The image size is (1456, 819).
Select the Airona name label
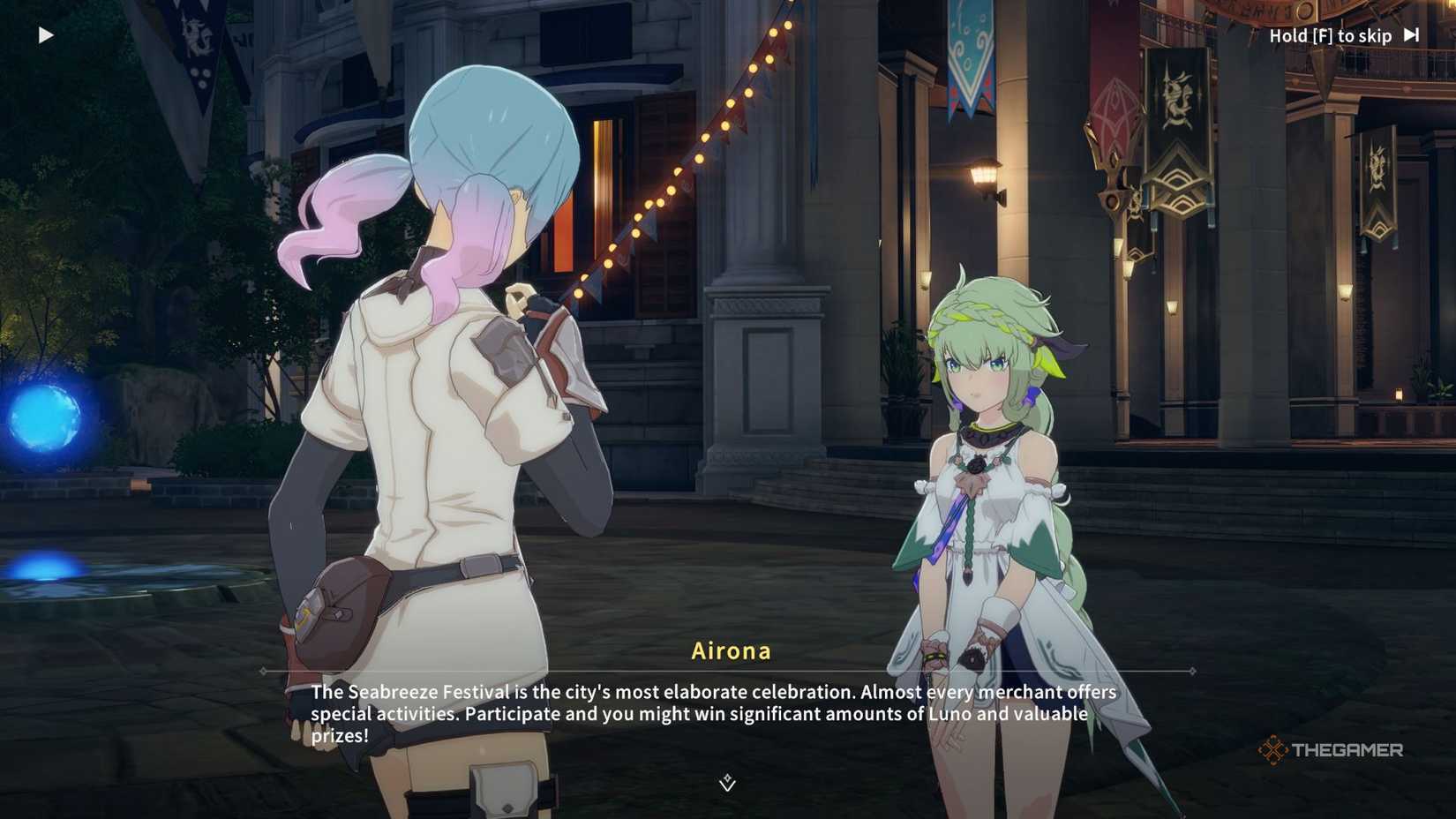click(730, 650)
